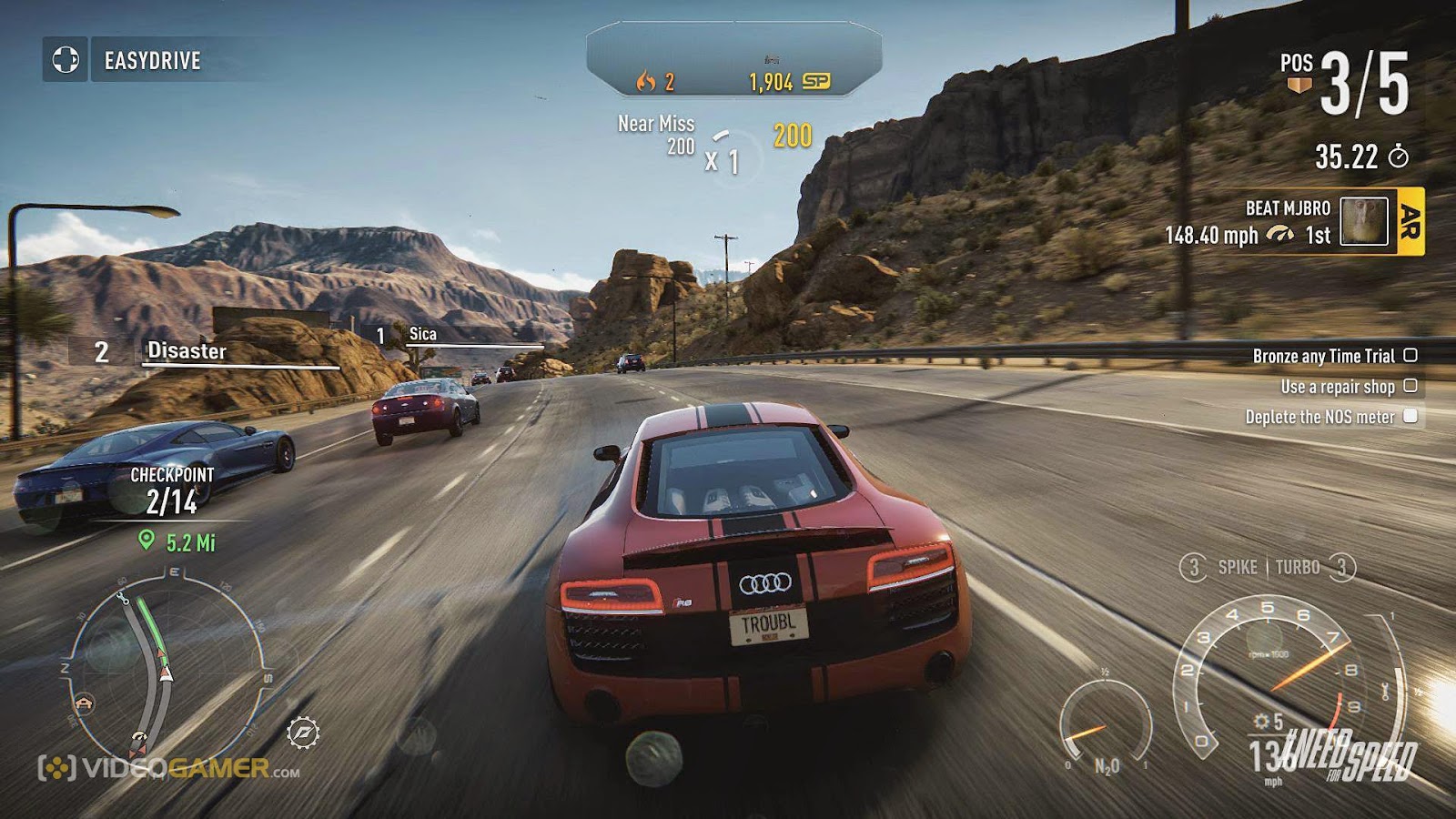Screen dimensions: 1456x819
Task: Click the yellow SP points icon
Action: click(x=817, y=83)
